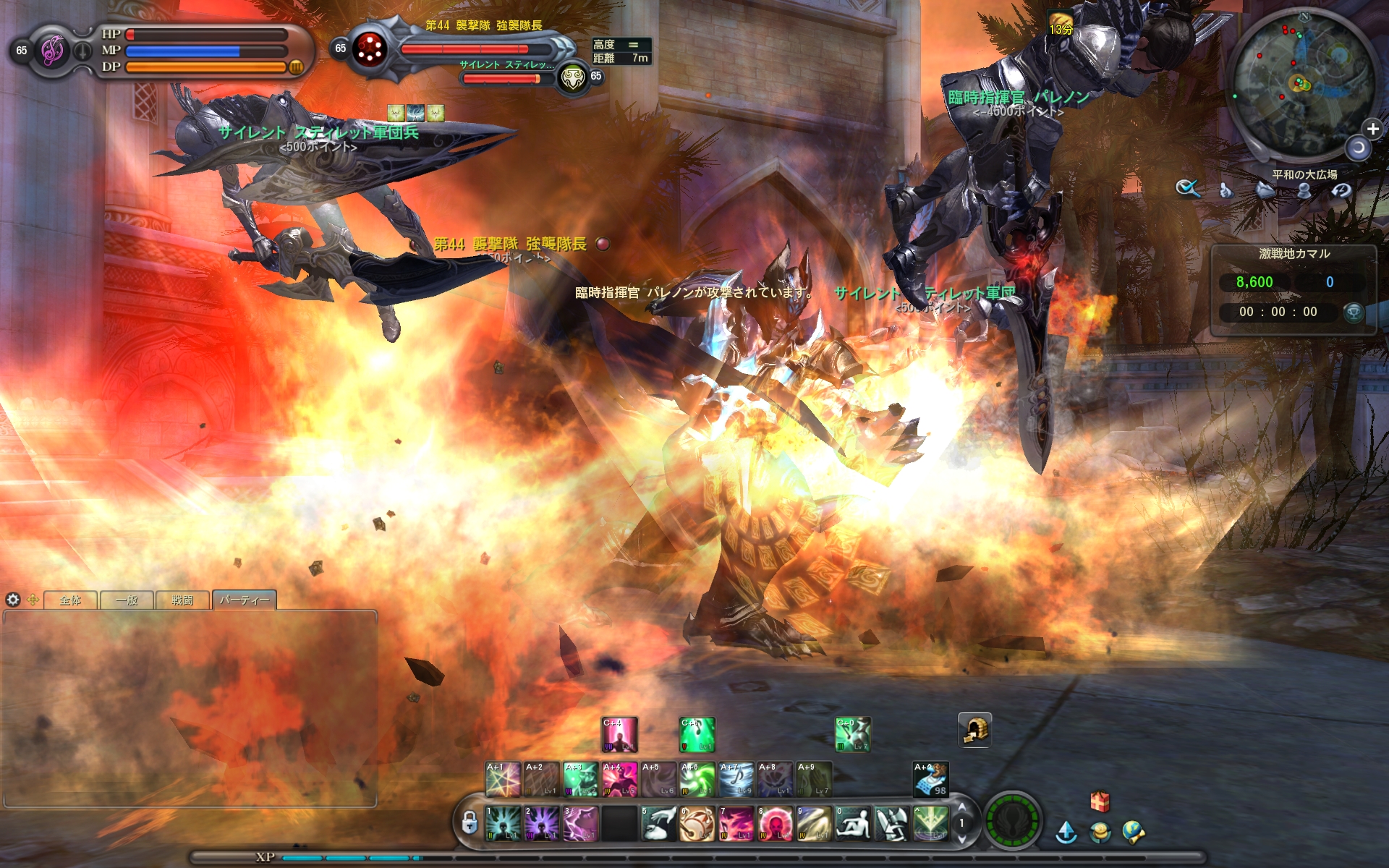Click the globe and scroll icon
Image resolution: width=1389 pixels, height=868 pixels.
pyautogui.click(x=1133, y=833)
